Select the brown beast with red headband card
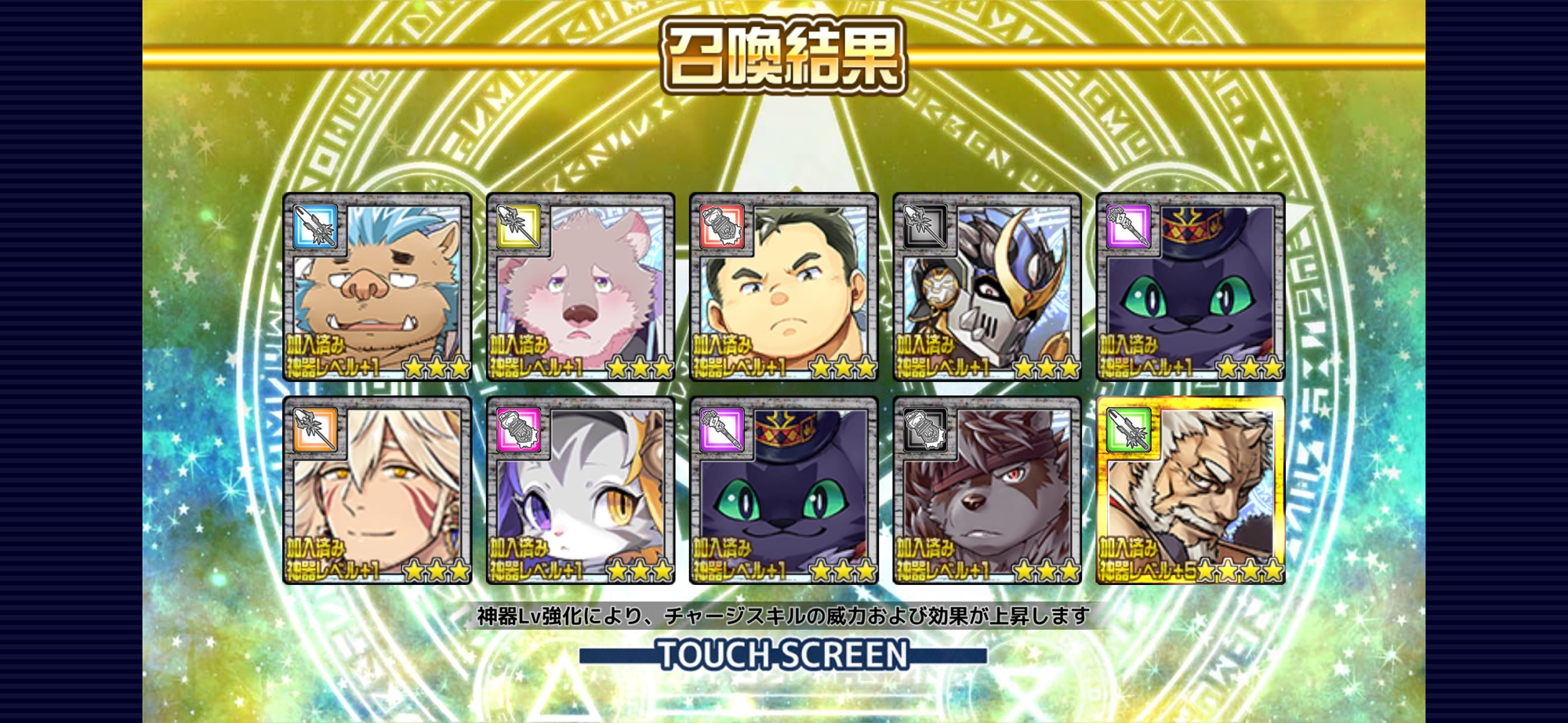 pyautogui.click(x=986, y=491)
